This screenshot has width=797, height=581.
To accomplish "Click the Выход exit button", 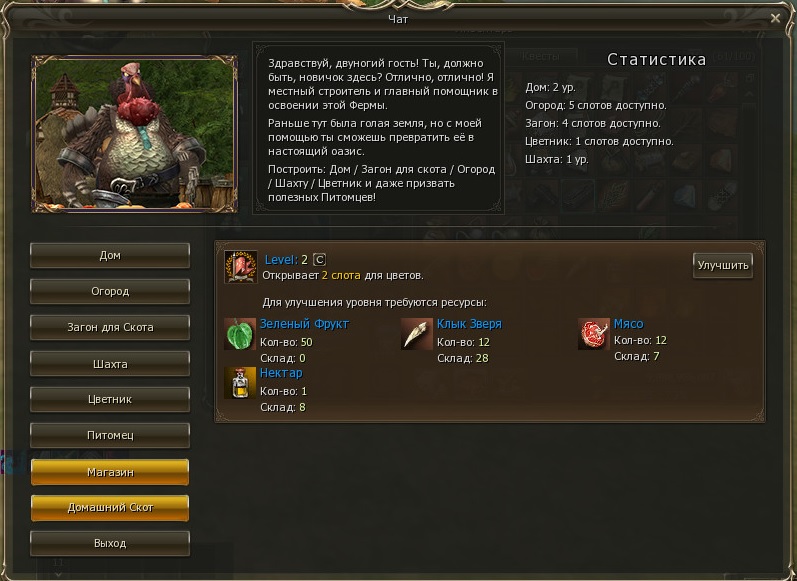I will 110,543.
